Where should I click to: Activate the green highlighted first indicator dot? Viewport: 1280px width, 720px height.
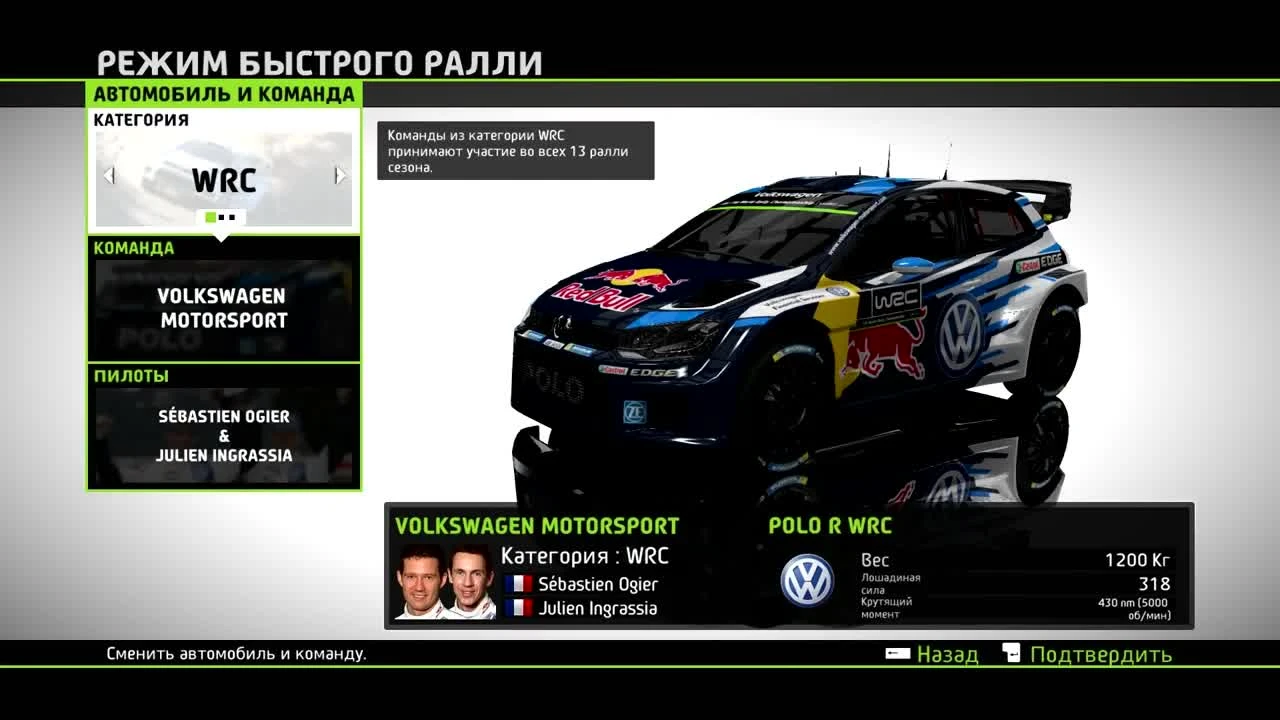pyautogui.click(x=210, y=217)
